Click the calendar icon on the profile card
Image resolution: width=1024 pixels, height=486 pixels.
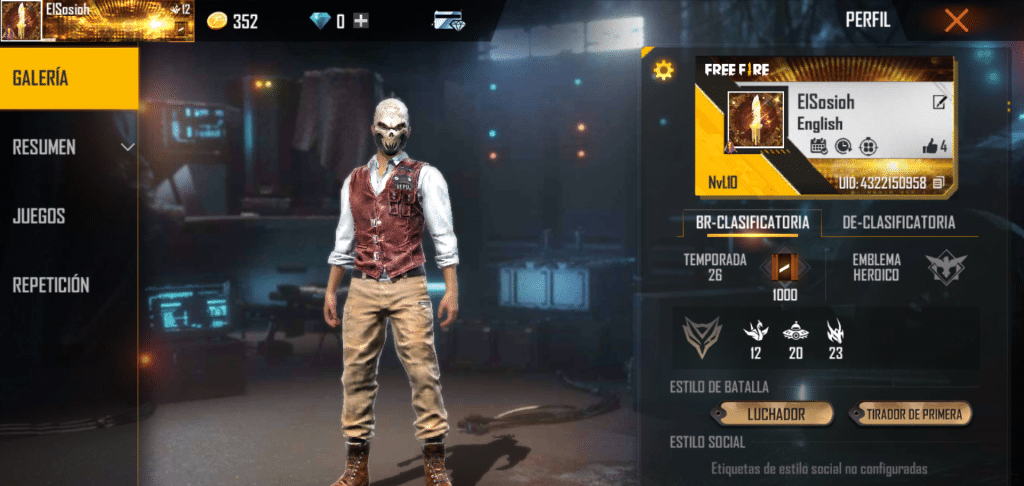817,147
